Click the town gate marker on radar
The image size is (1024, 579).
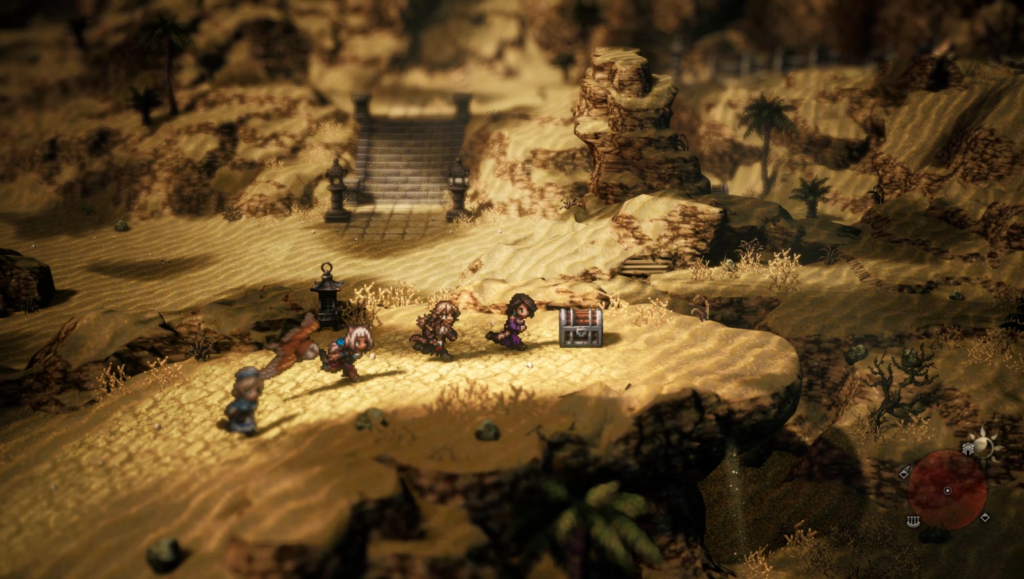pyautogui.click(x=969, y=449)
